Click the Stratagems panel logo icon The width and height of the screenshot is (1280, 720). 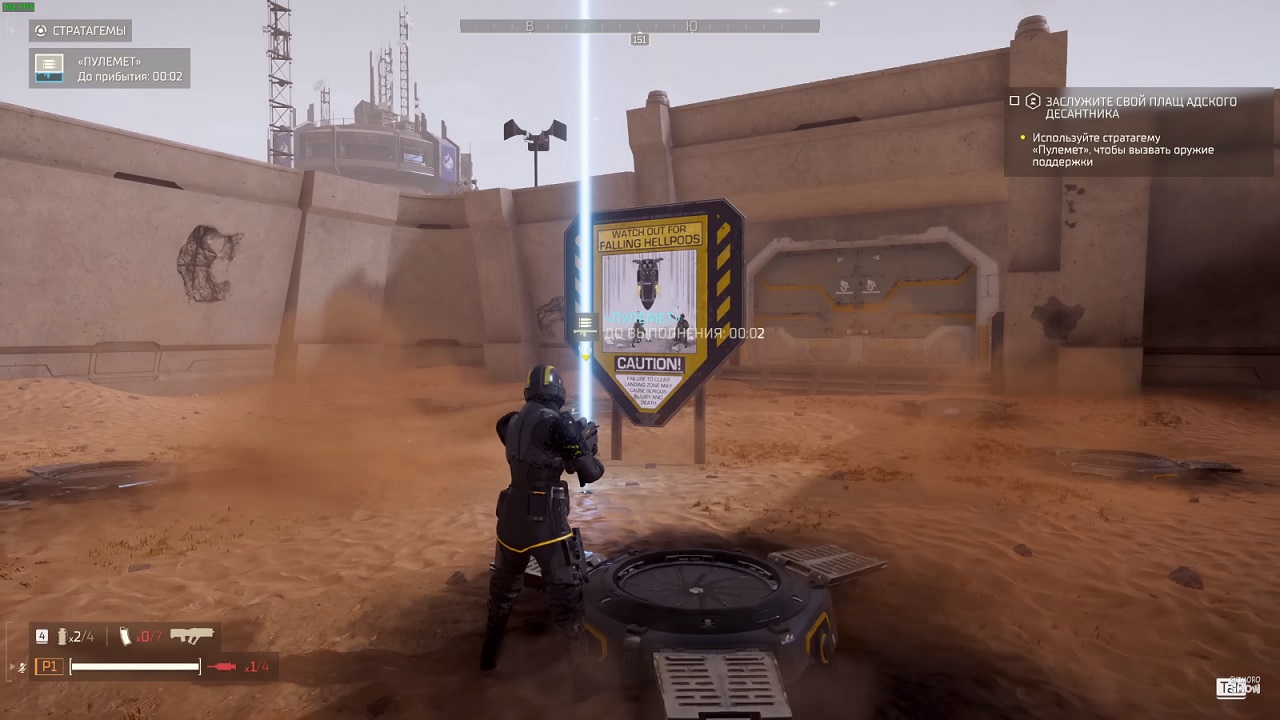pyautogui.click(x=40, y=30)
